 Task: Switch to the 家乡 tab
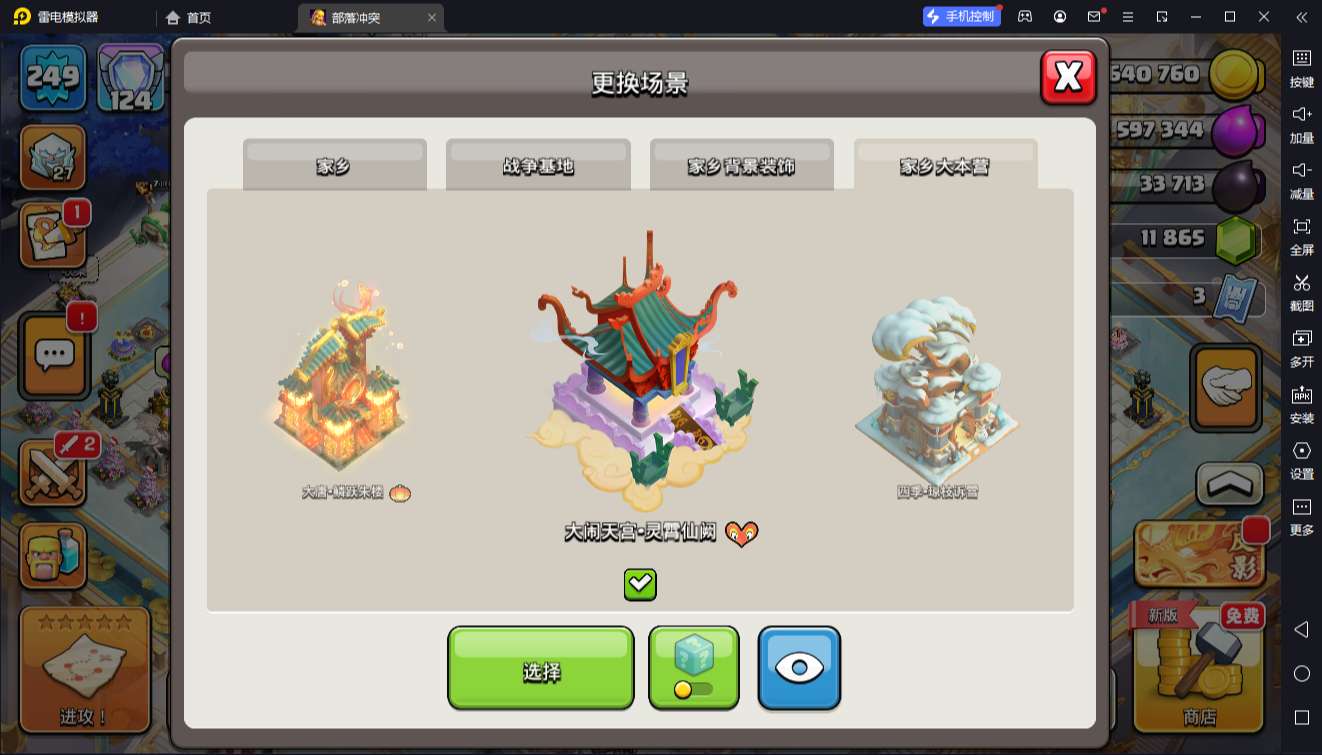(334, 166)
